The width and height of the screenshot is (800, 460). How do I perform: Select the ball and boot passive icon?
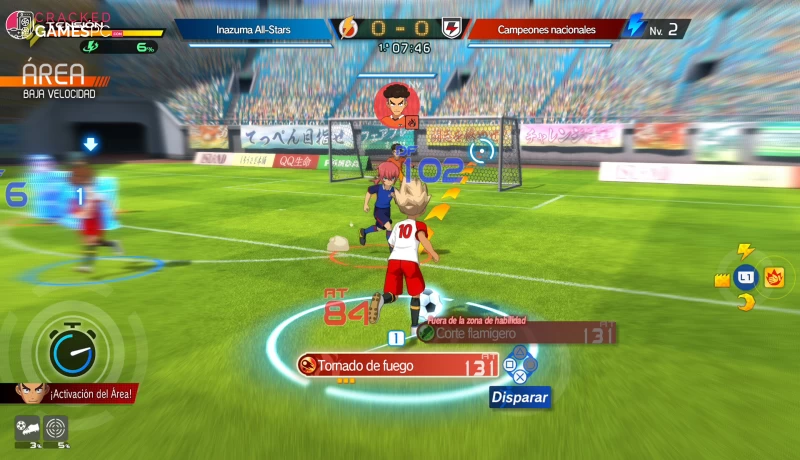tap(27, 428)
